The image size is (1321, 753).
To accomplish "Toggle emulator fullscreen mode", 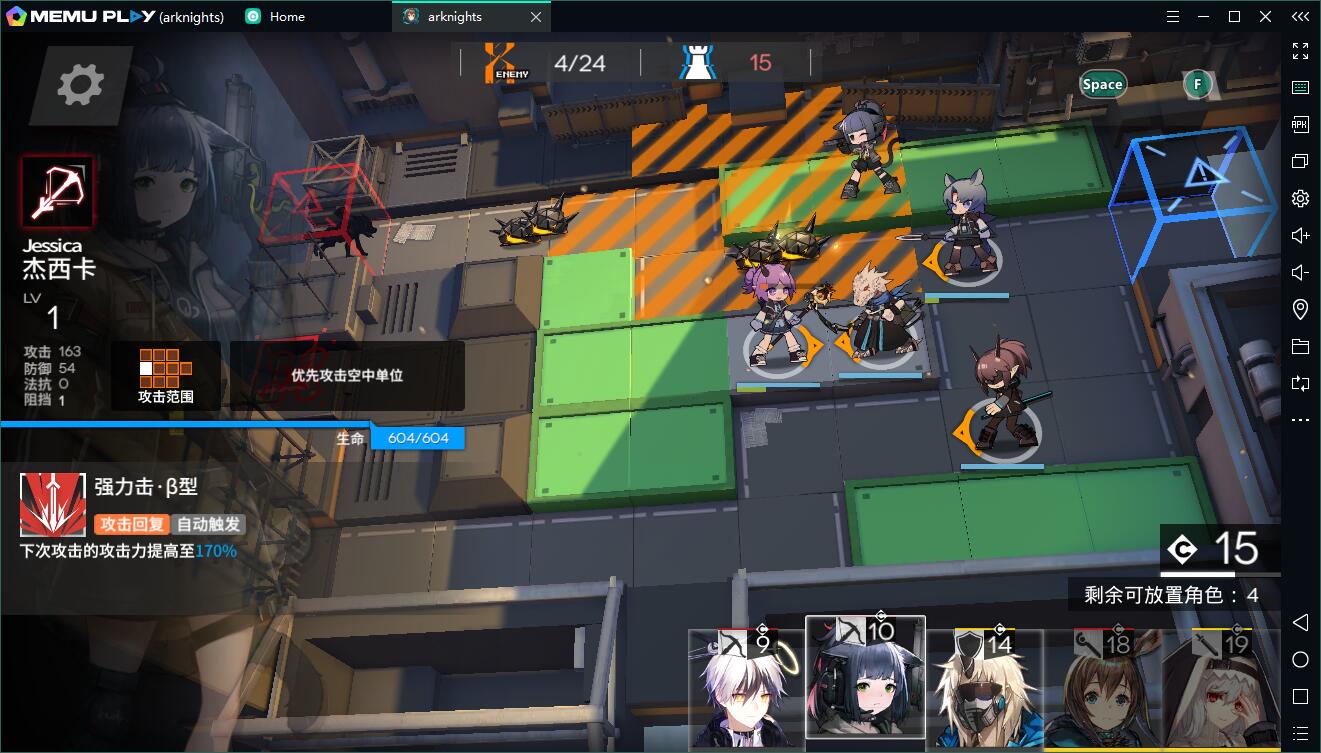I will (x=1300, y=51).
